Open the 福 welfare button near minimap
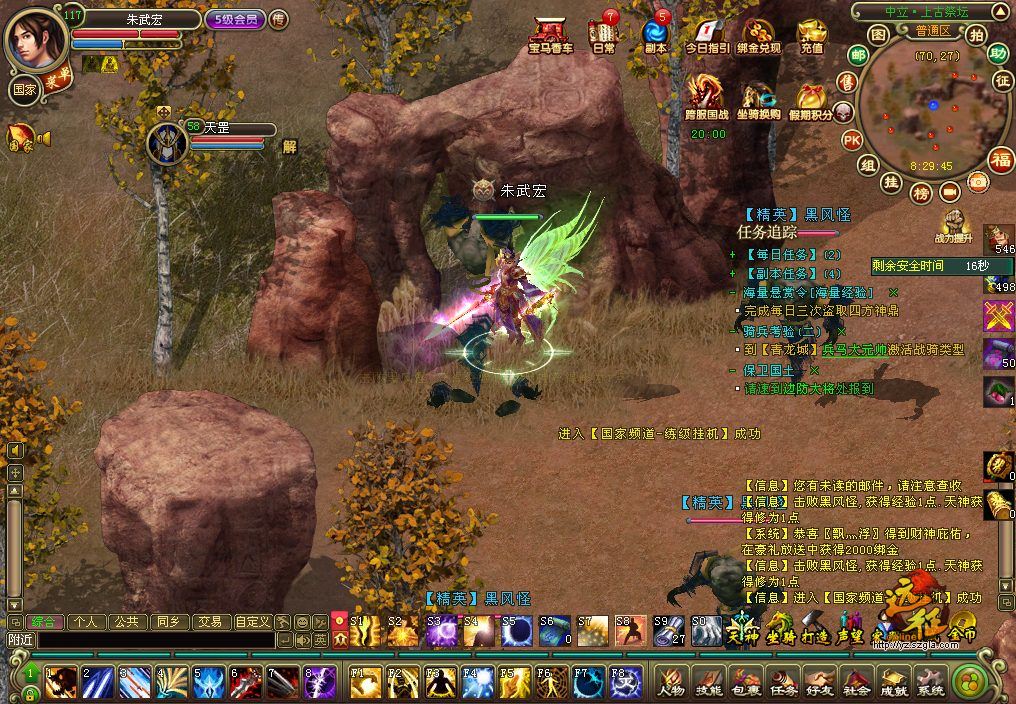Image resolution: width=1016 pixels, height=704 pixels. pos(1000,158)
